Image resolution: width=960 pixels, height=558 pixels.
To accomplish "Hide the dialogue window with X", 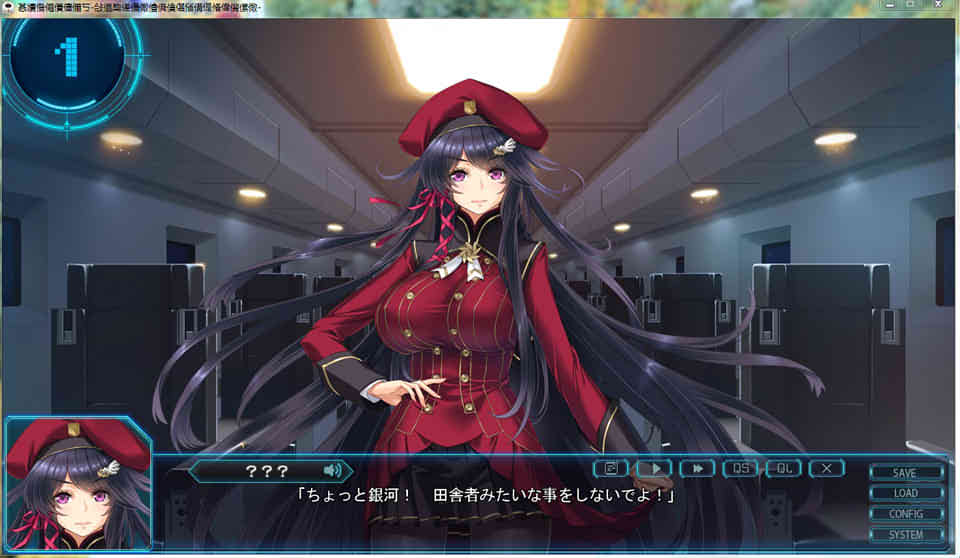I will pos(826,468).
